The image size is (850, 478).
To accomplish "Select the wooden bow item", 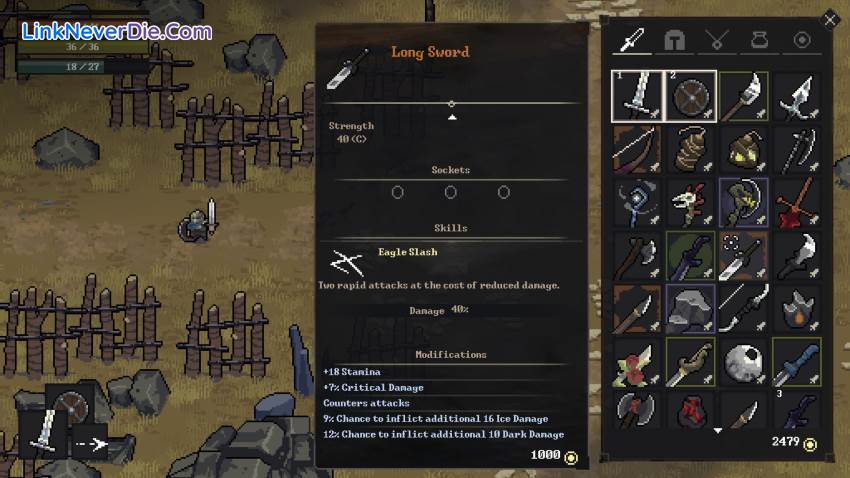I will [x=636, y=149].
